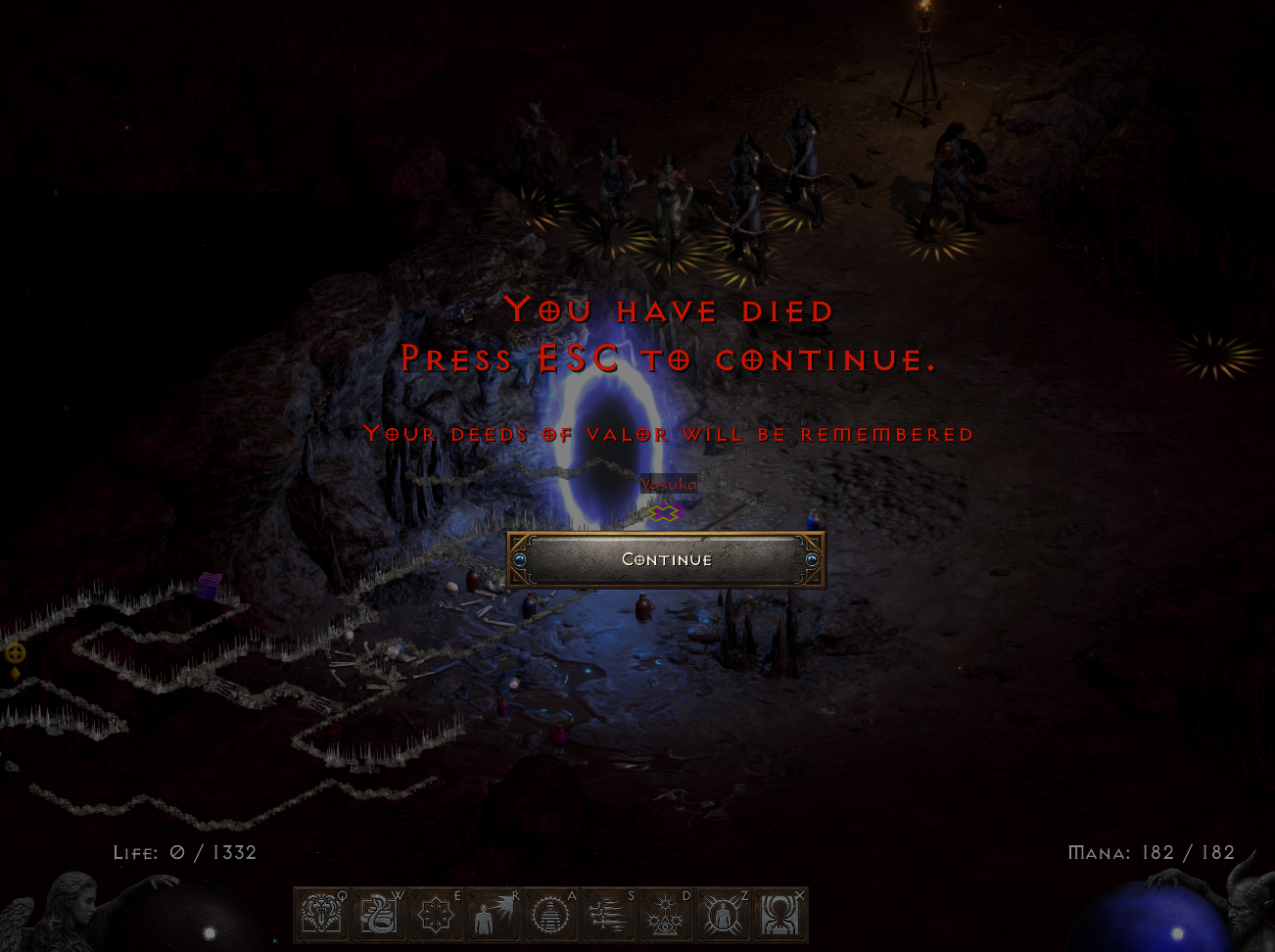
Task: Activate the figure surrounded by blades skill
Action: click(723, 916)
